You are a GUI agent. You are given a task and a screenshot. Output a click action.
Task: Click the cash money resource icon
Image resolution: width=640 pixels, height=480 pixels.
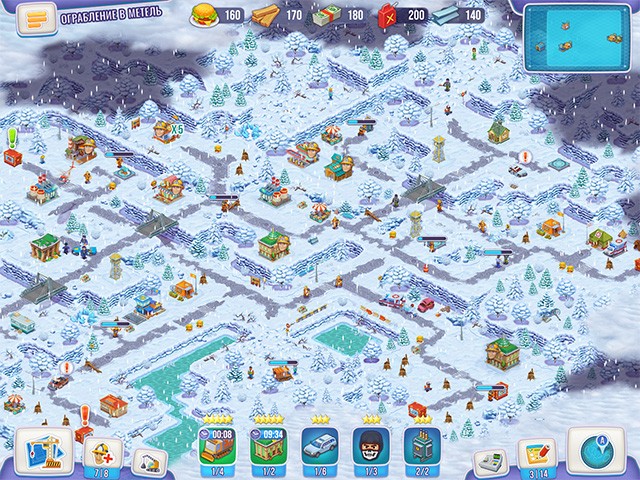pyautogui.click(x=328, y=15)
